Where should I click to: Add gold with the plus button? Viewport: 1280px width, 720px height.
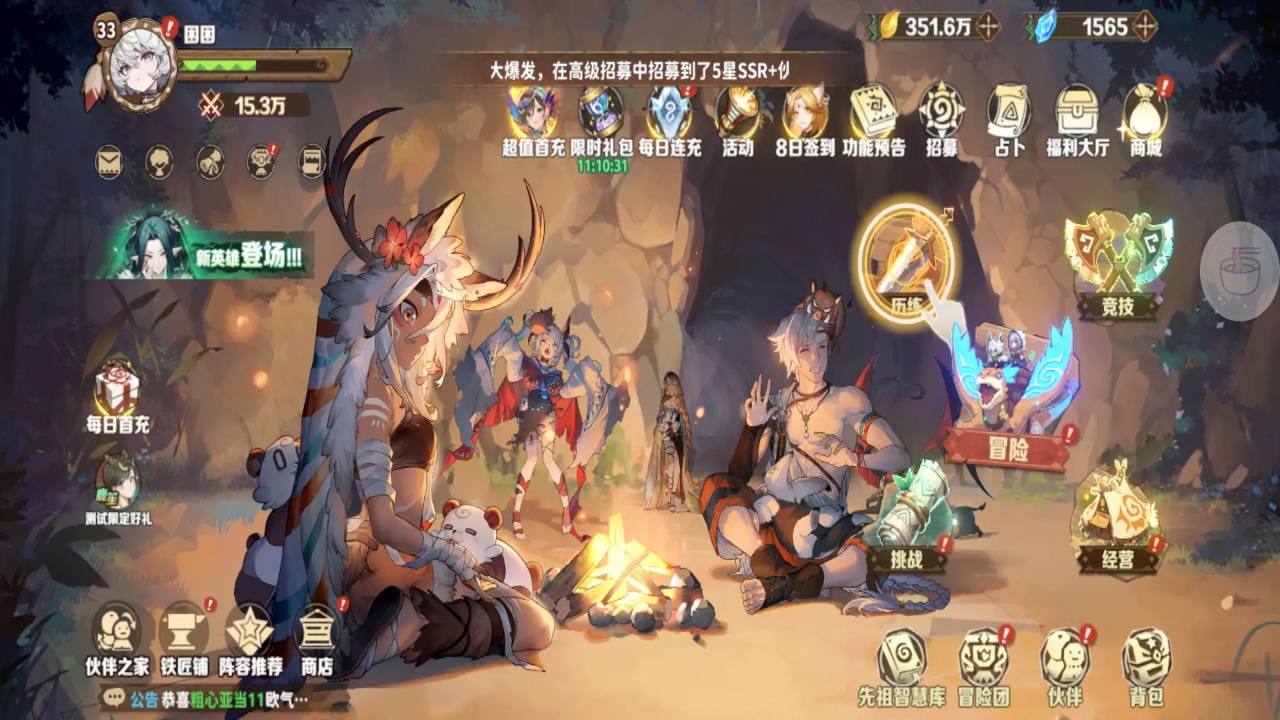coord(988,26)
